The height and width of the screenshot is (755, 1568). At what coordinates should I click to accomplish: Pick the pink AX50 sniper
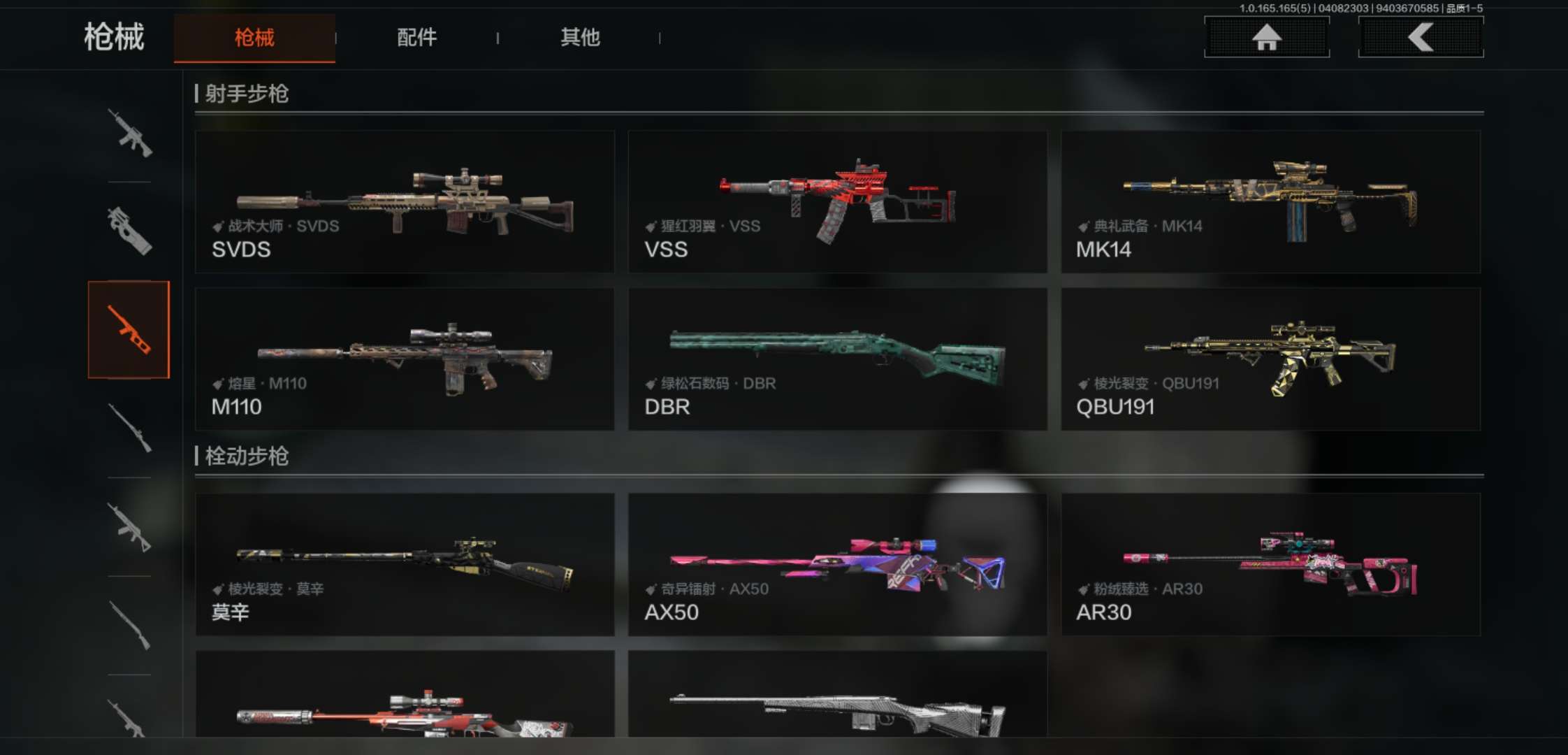pos(837,564)
